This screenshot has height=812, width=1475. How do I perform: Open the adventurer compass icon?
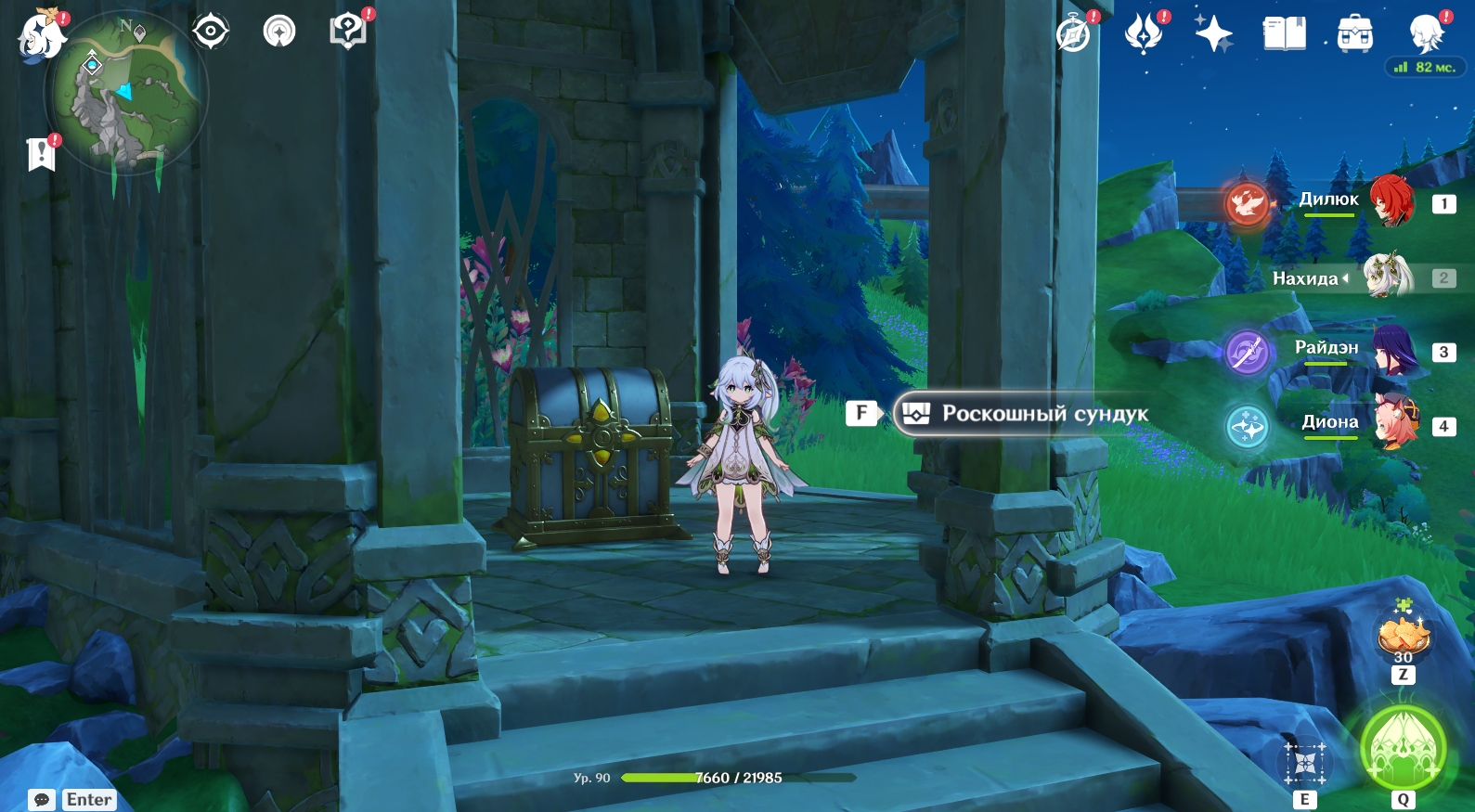[1074, 35]
